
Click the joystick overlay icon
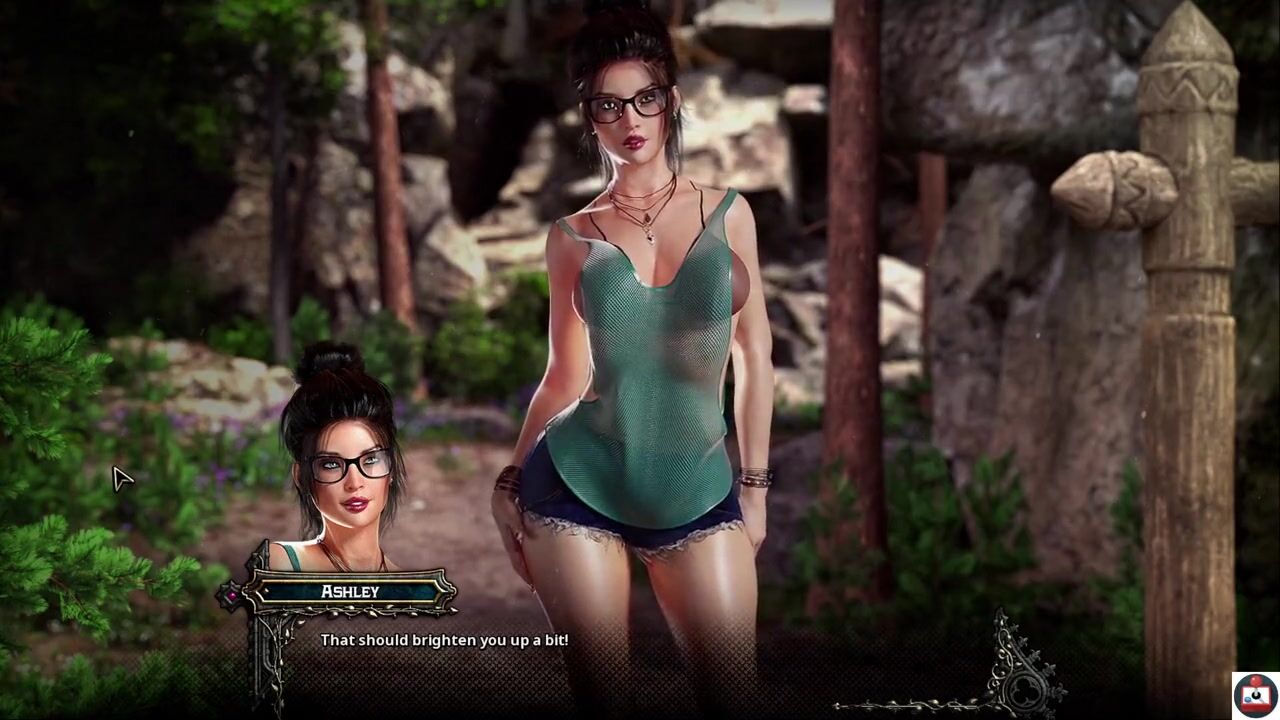(x=1255, y=695)
